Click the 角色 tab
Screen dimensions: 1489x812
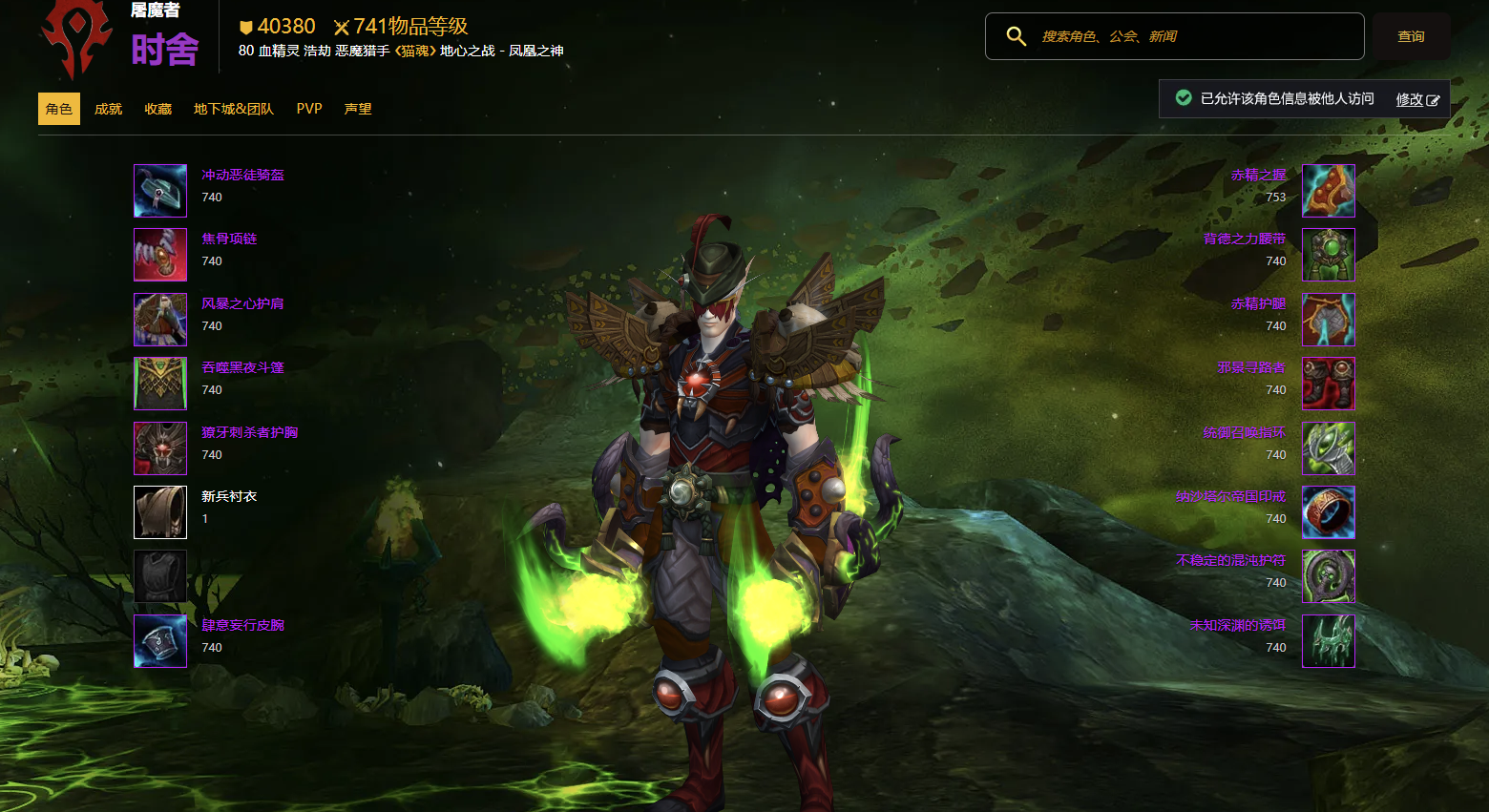click(59, 109)
